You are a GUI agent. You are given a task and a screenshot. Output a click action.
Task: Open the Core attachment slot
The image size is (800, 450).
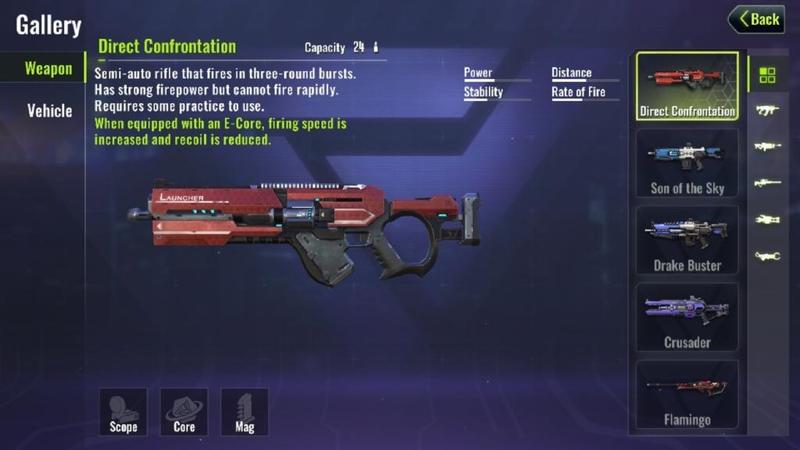pyautogui.click(x=184, y=412)
